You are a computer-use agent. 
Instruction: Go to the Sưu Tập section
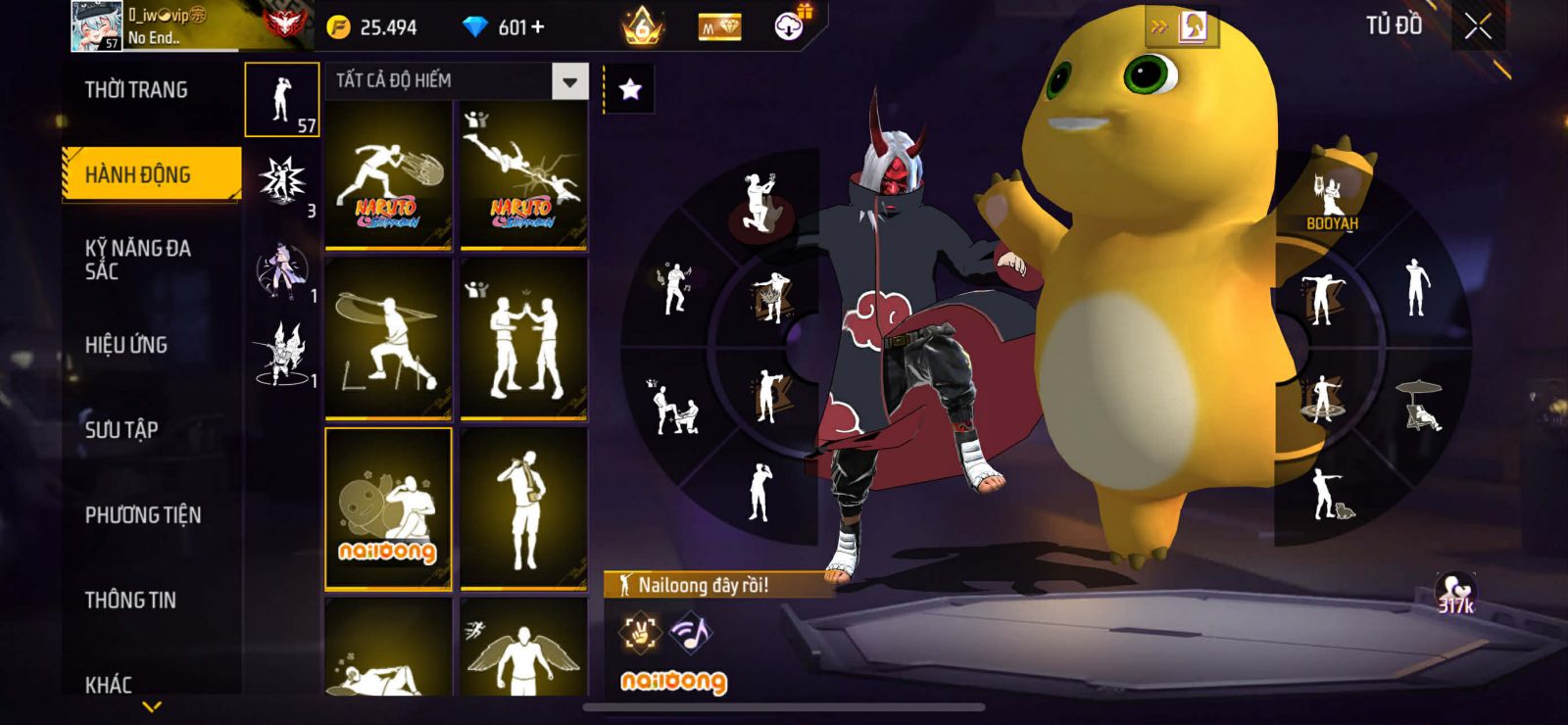coord(122,429)
